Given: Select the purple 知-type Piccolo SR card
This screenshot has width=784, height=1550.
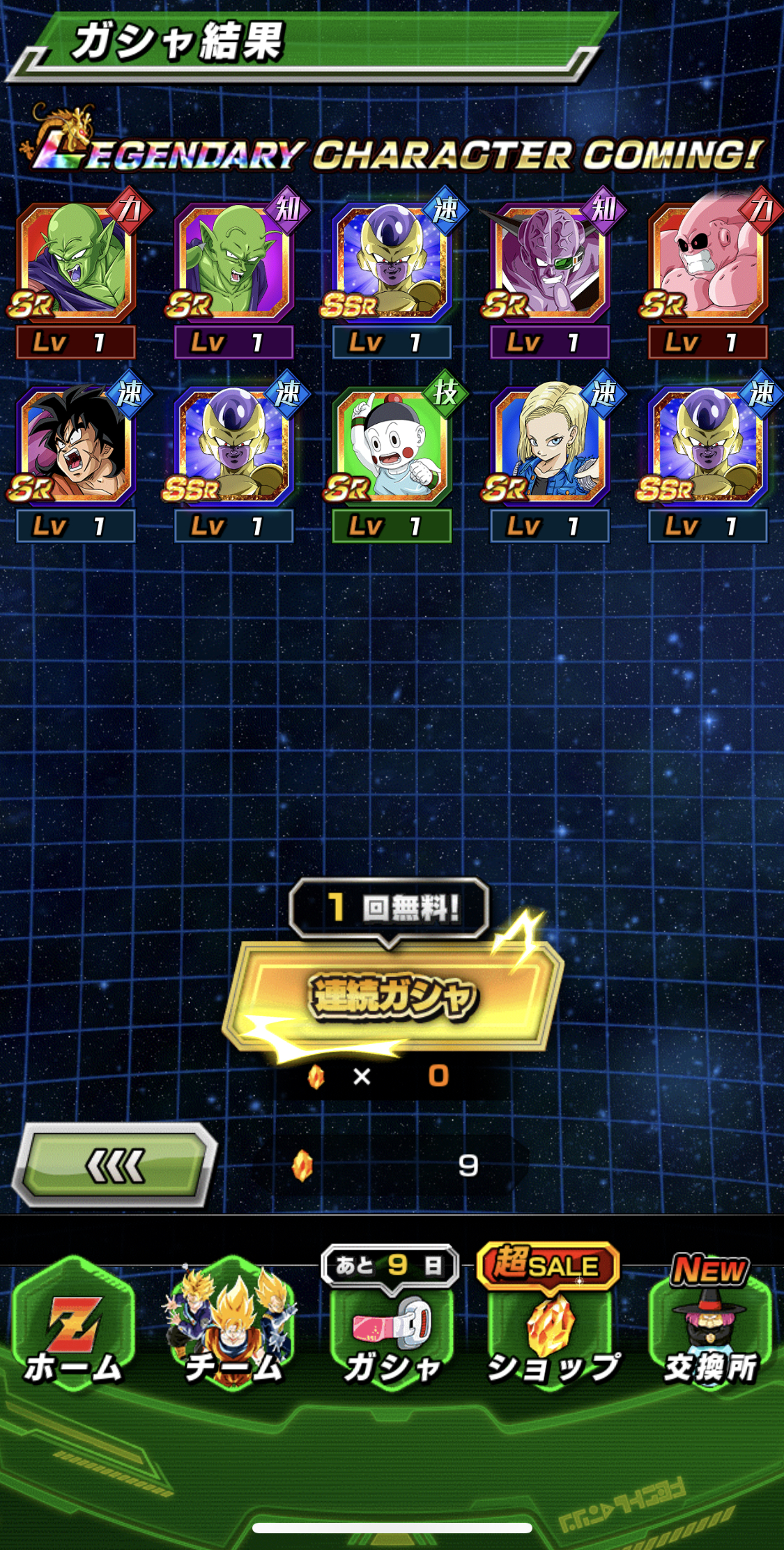Looking at the screenshot, I should (x=233, y=263).
